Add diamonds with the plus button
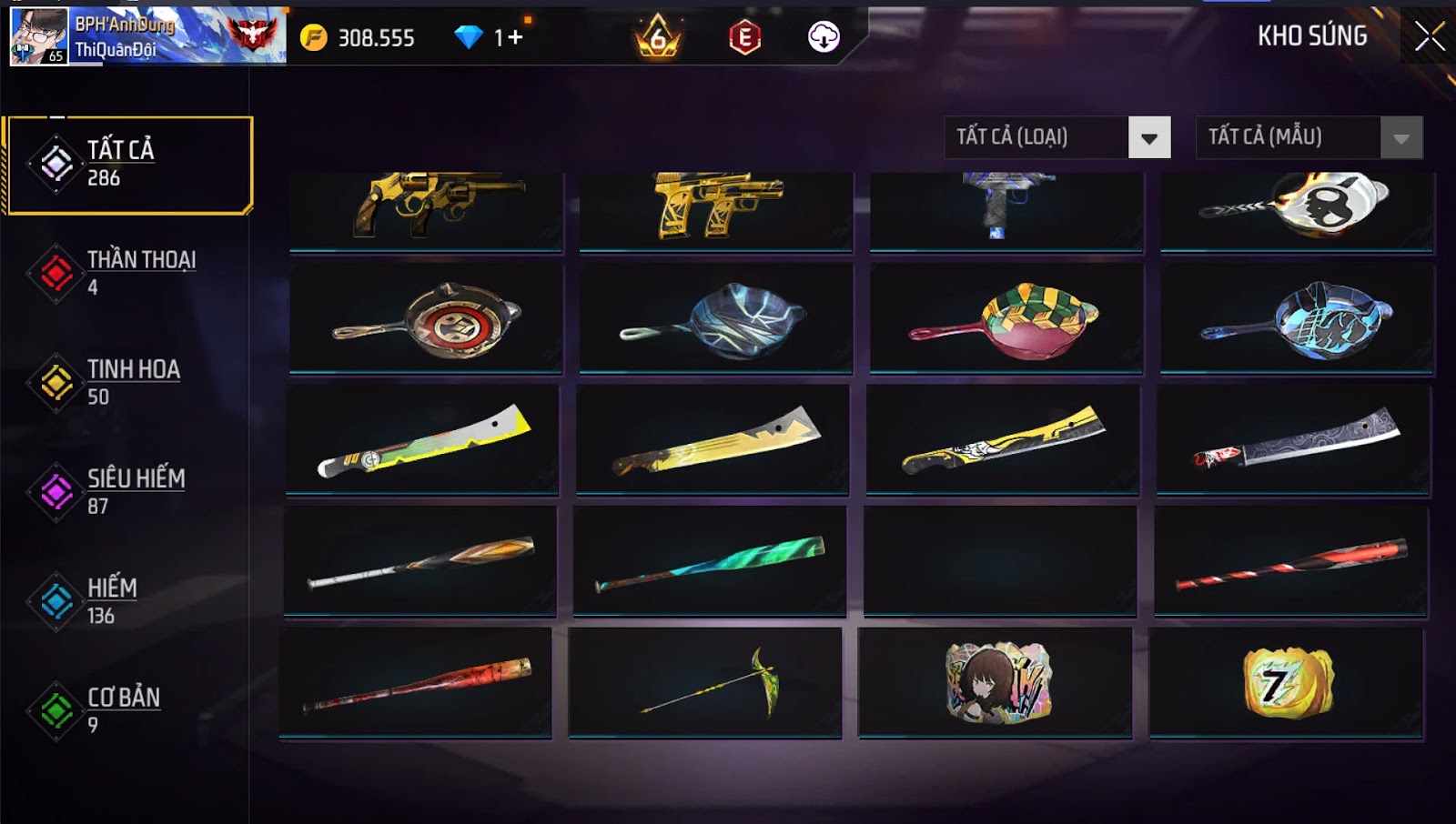 (x=516, y=37)
